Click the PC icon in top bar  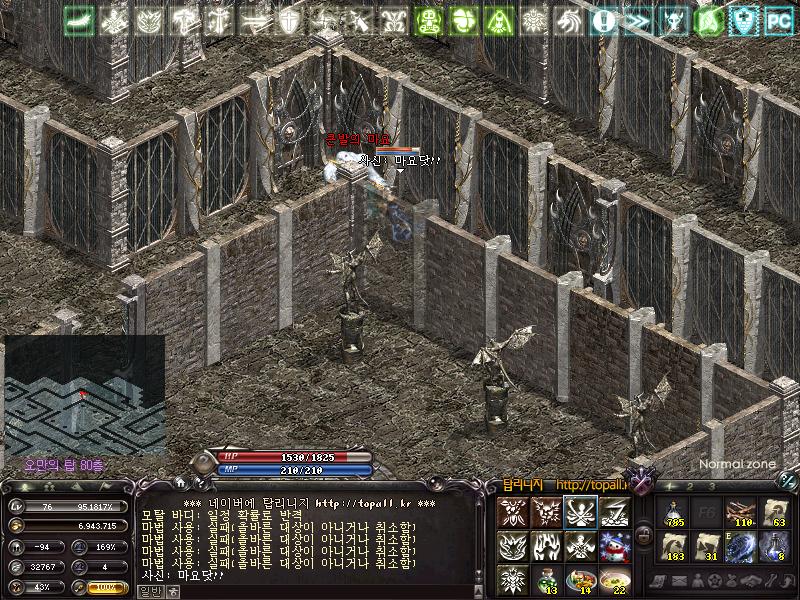pyautogui.click(x=776, y=20)
